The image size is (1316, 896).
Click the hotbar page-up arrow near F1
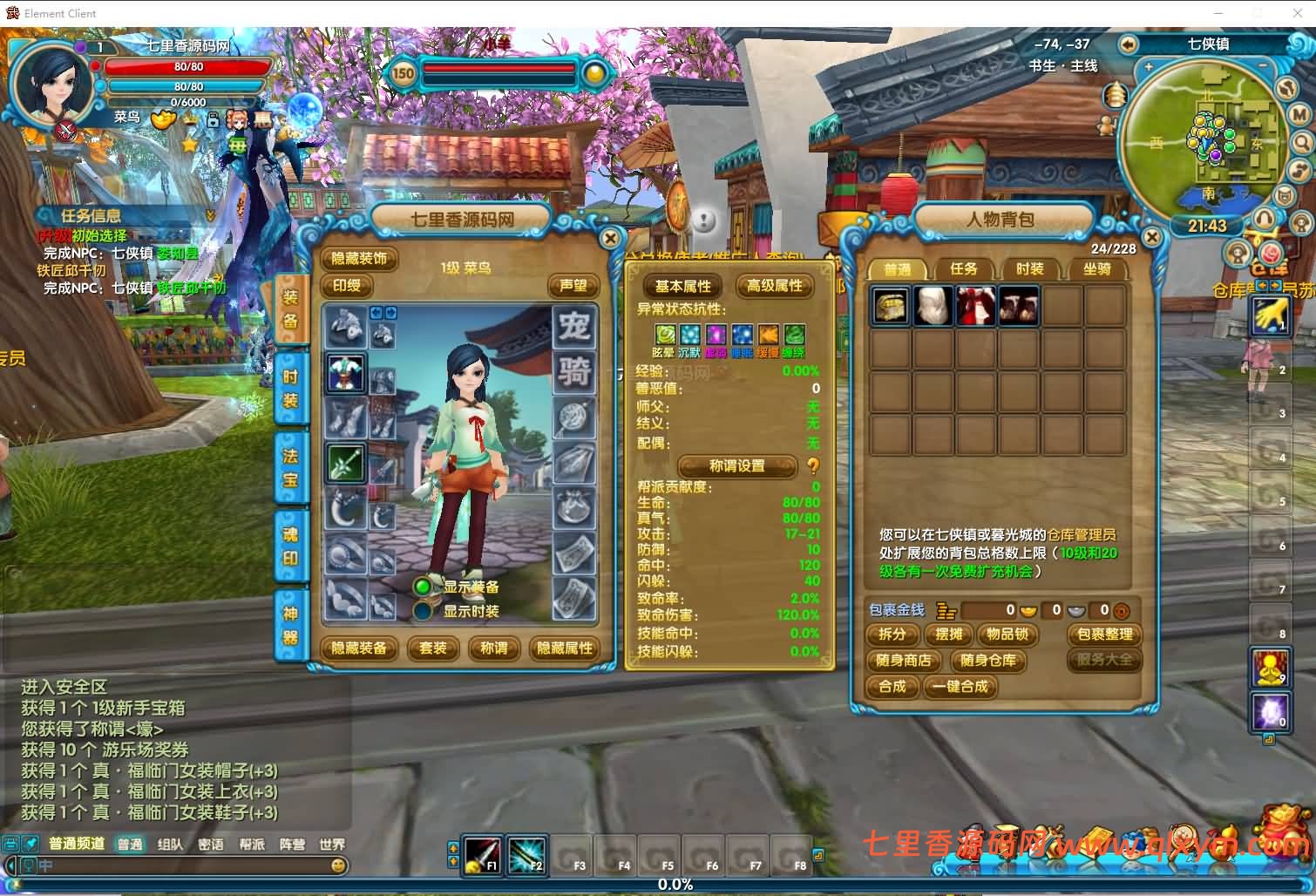tap(454, 847)
